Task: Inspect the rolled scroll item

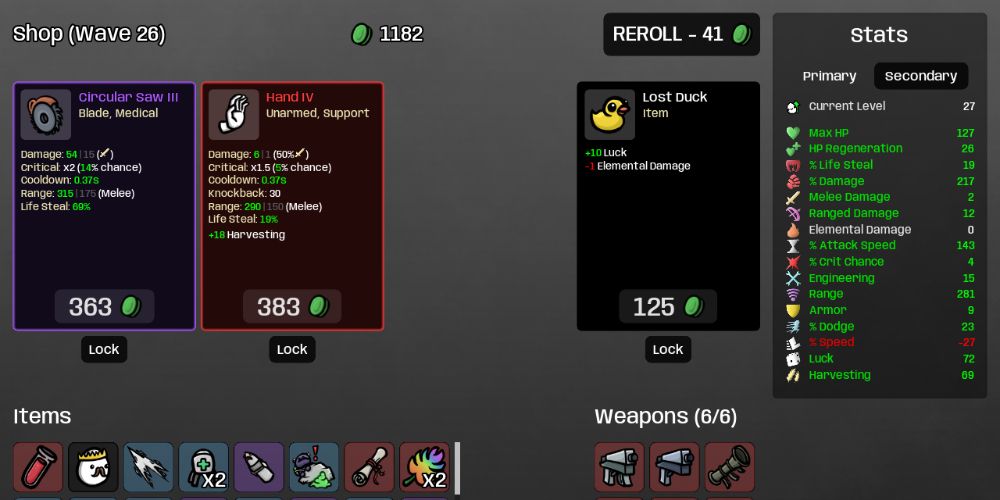Action: (369, 467)
